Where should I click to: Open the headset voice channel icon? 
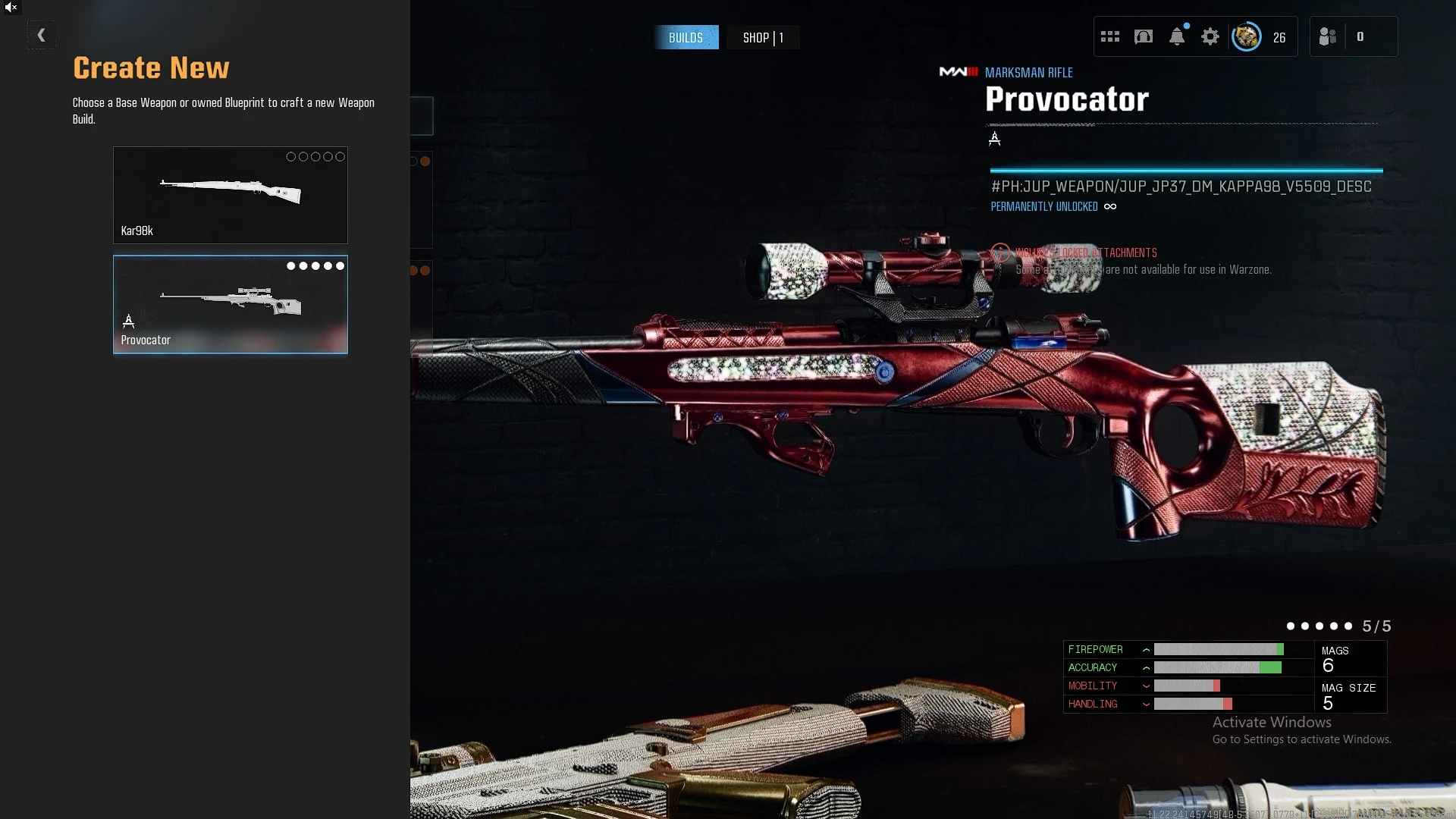click(x=1143, y=36)
